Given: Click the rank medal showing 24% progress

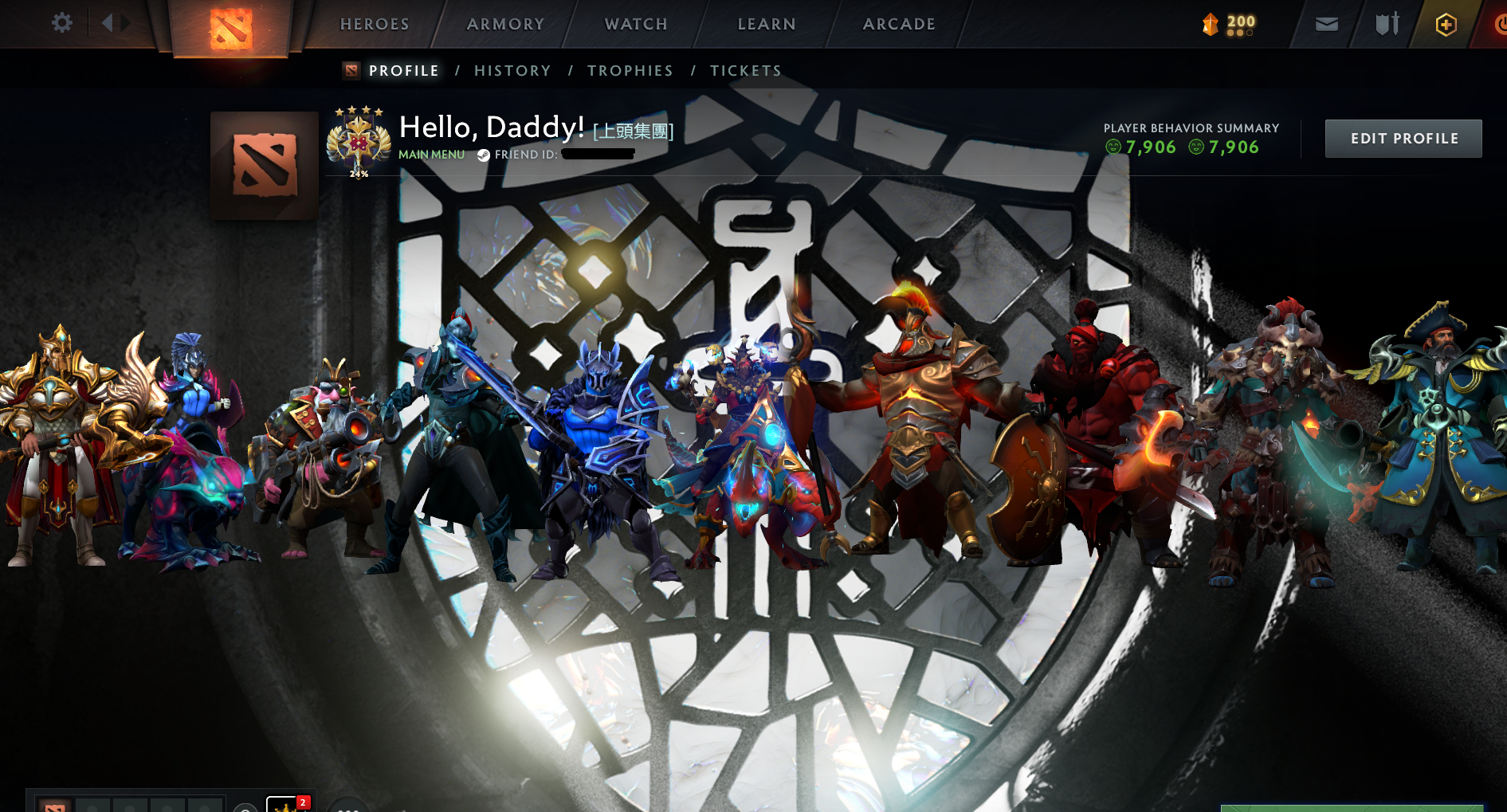Looking at the screenshot, I should 358,141.
